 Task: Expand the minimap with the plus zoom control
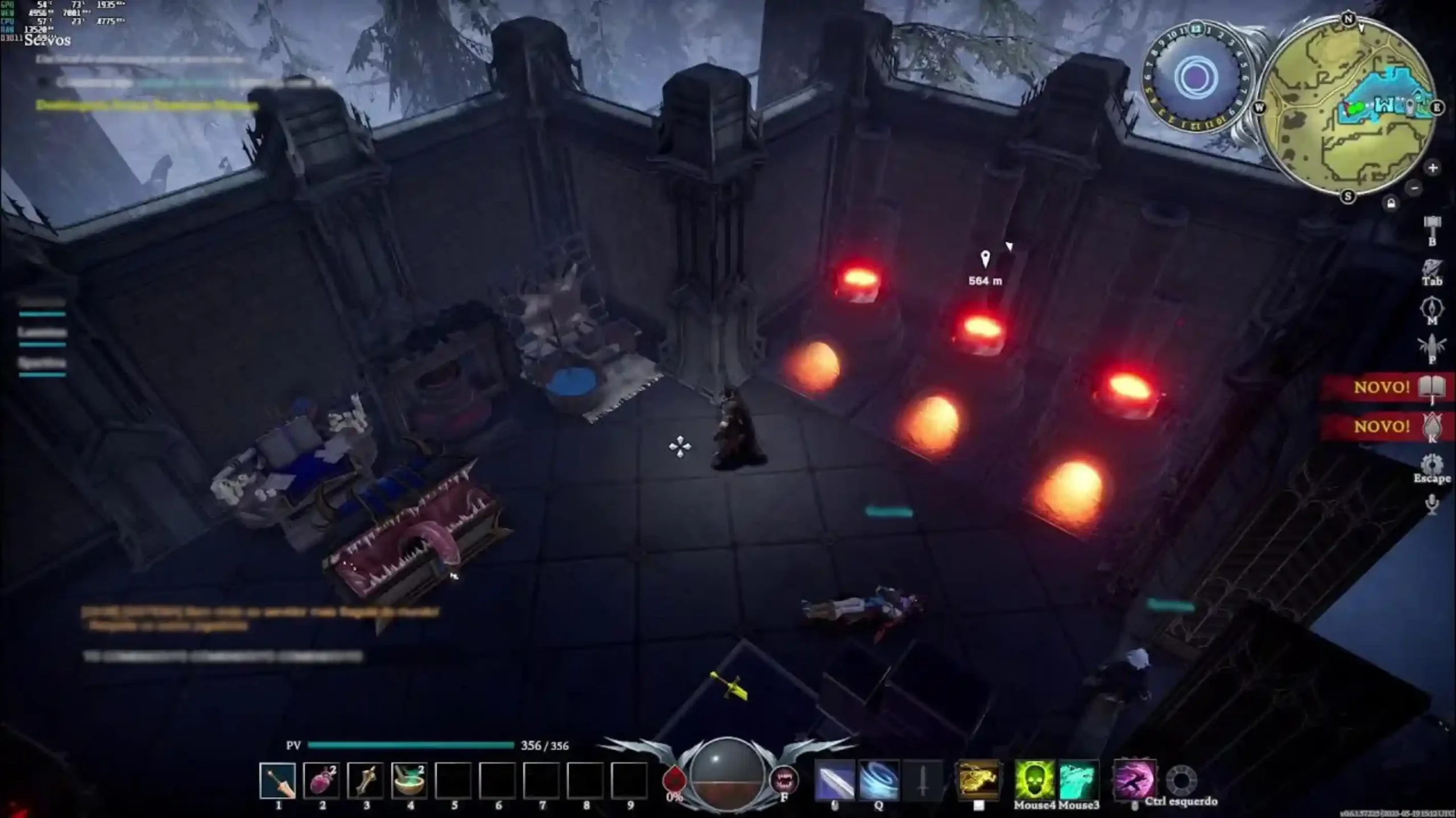point(1433,168)
